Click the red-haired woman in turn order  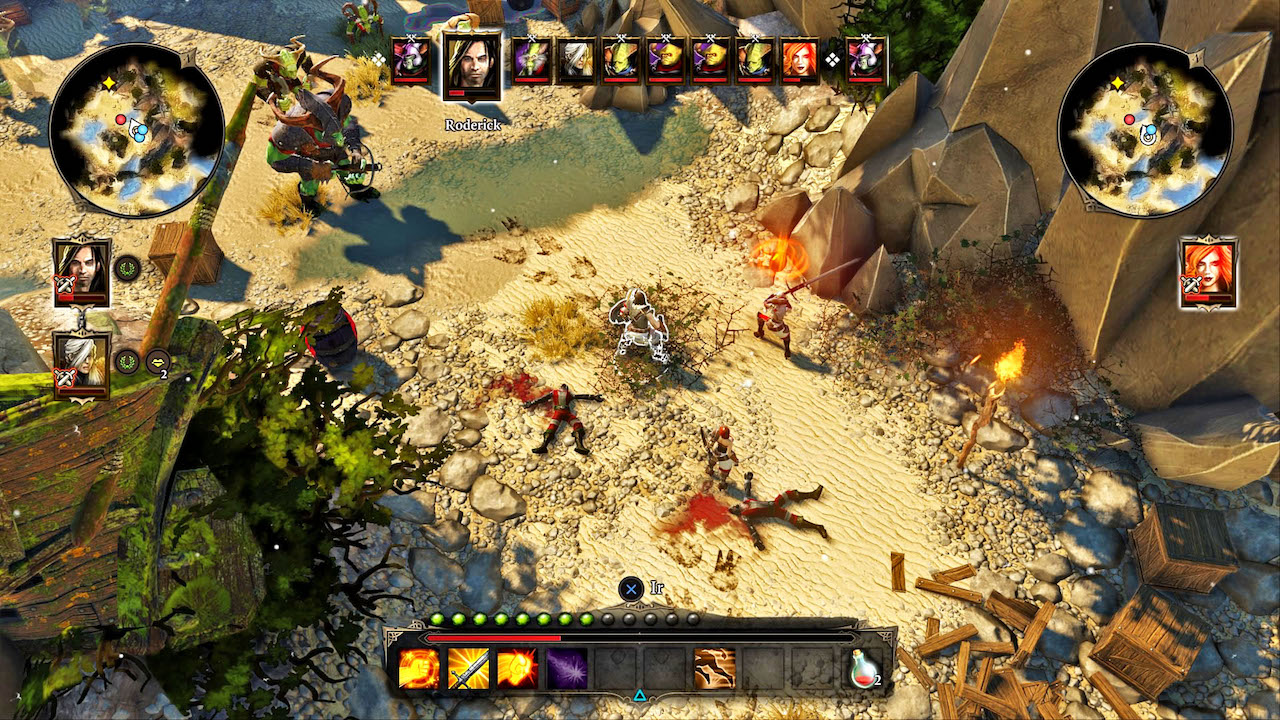pyautogui.click(x=799, y=60)
